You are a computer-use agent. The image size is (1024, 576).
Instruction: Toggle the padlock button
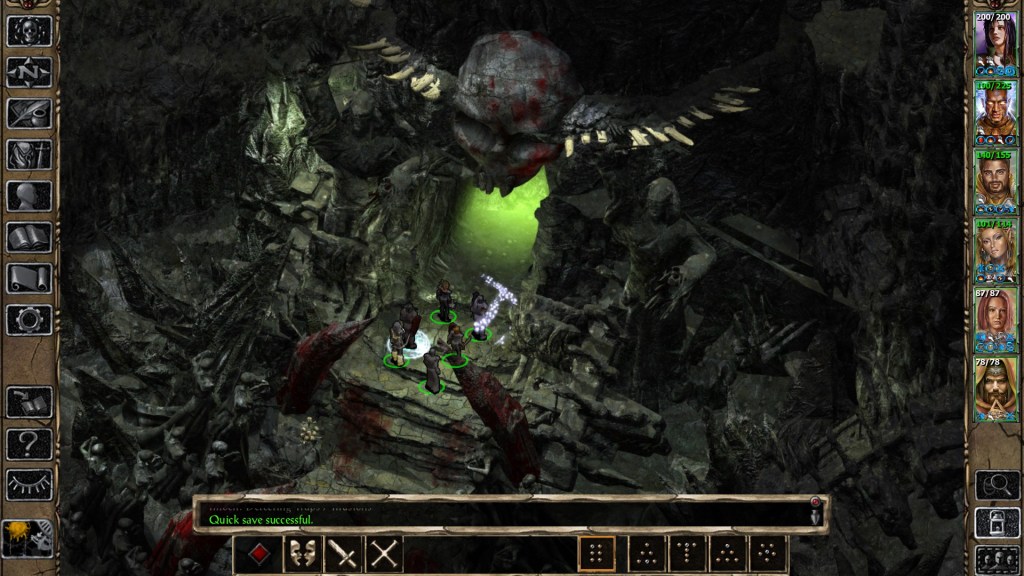point(996,522)
